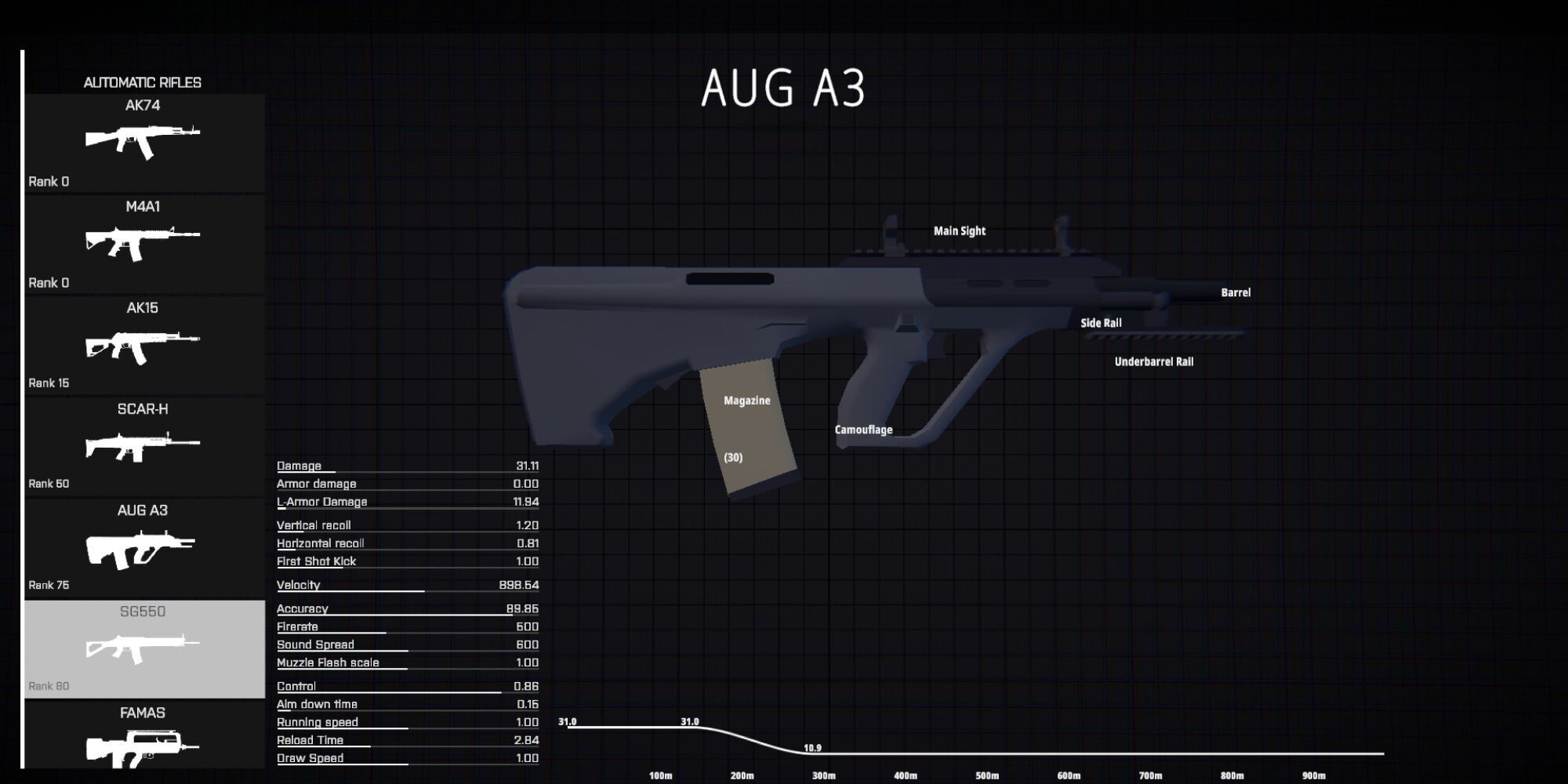
Task: Select the SCAR-H weapon icon
Action: point(144,444)
